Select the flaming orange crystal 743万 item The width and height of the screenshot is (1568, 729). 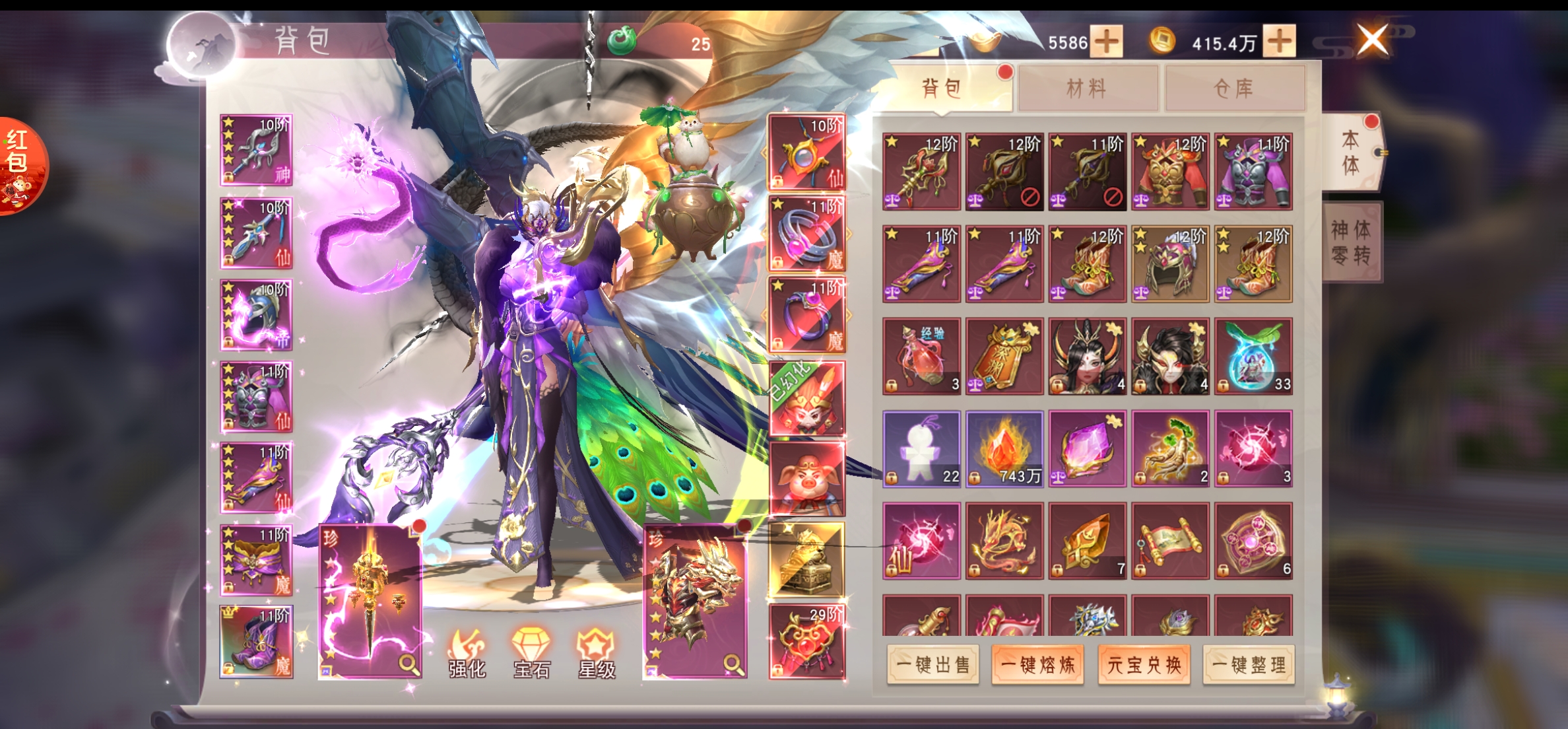[1004, 449]
